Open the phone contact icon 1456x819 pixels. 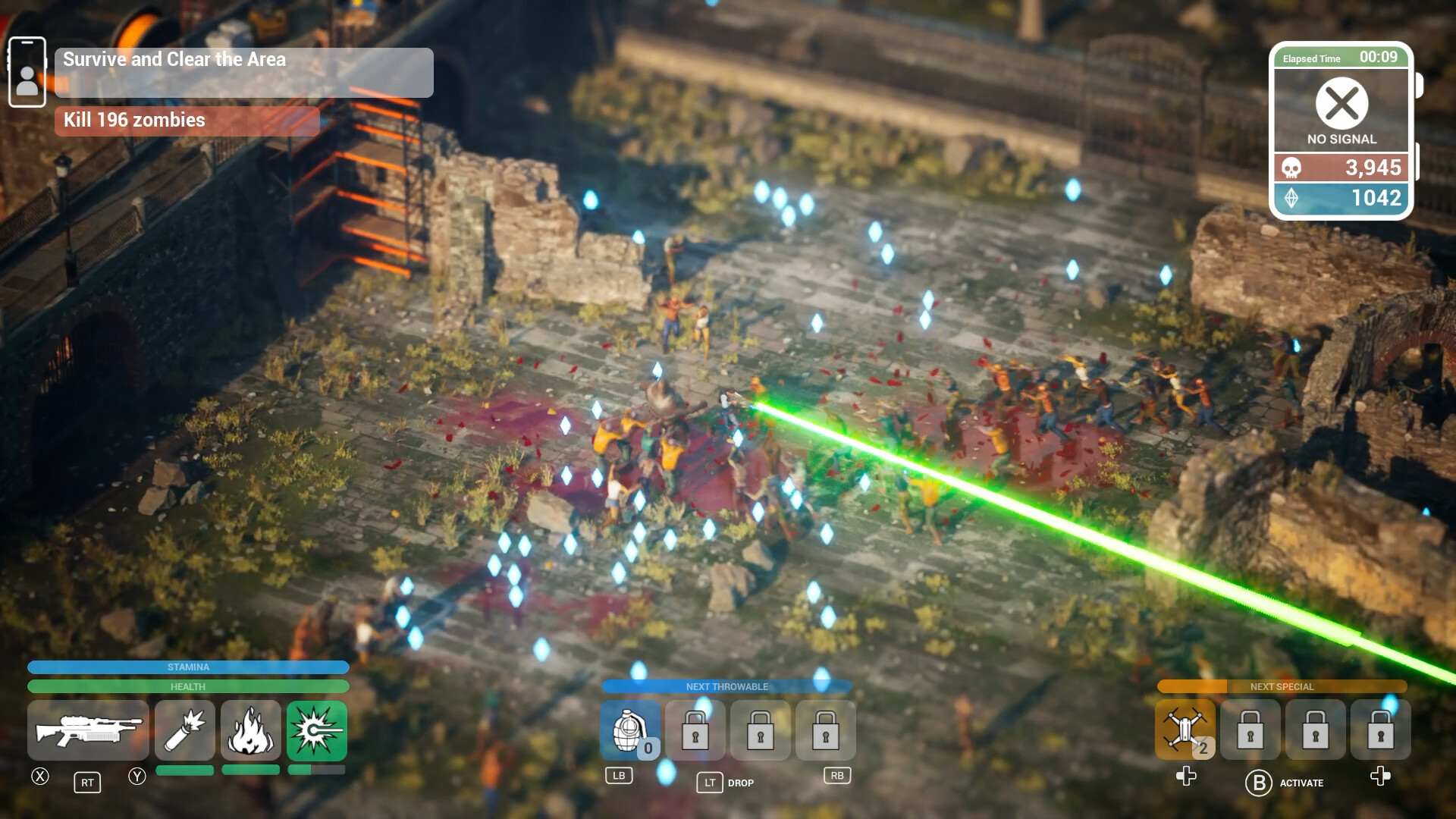27,72
